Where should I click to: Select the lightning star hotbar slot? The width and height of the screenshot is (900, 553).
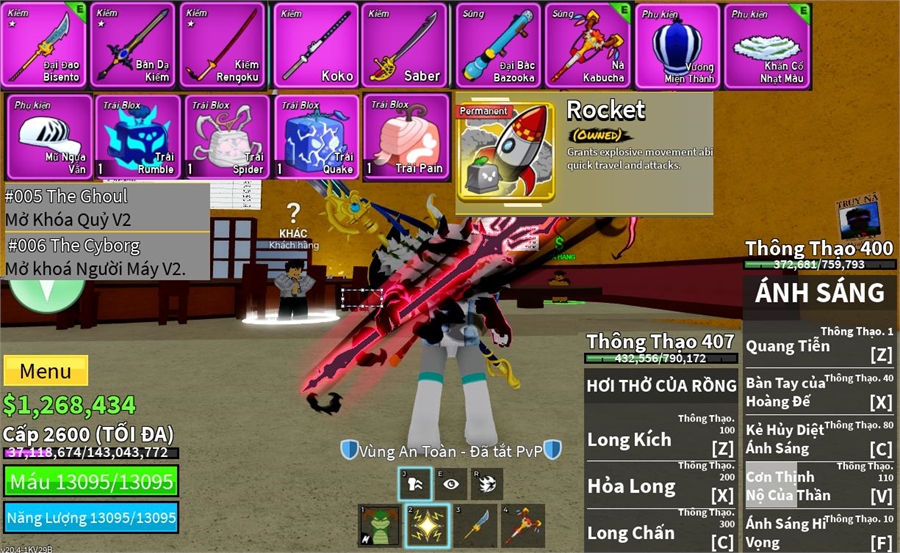426,526
